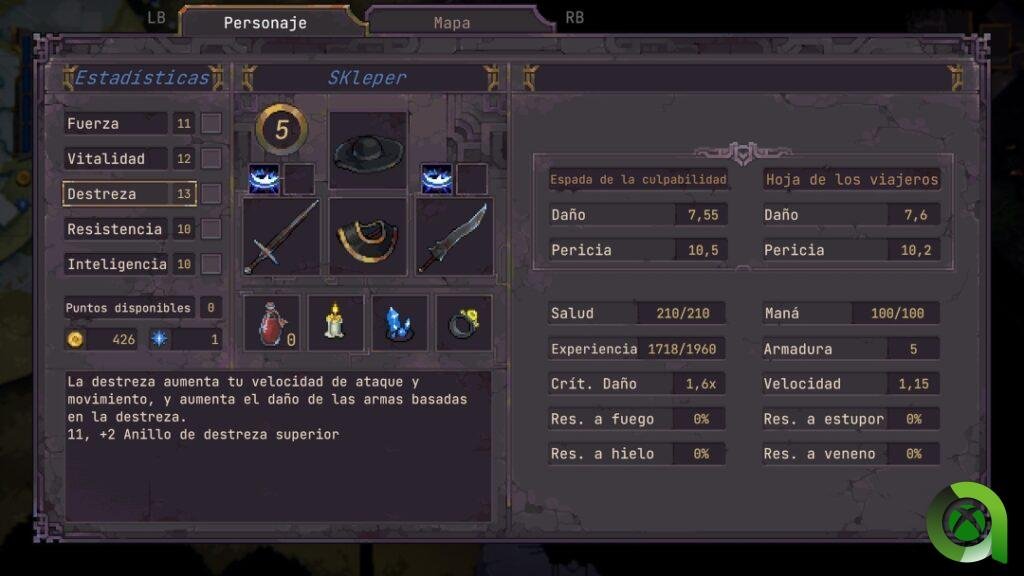The width and height of the screenshot is (1024, 576).
Task: Select the Hoja de los viajeros blade slot
Action: tap(454, 236)
